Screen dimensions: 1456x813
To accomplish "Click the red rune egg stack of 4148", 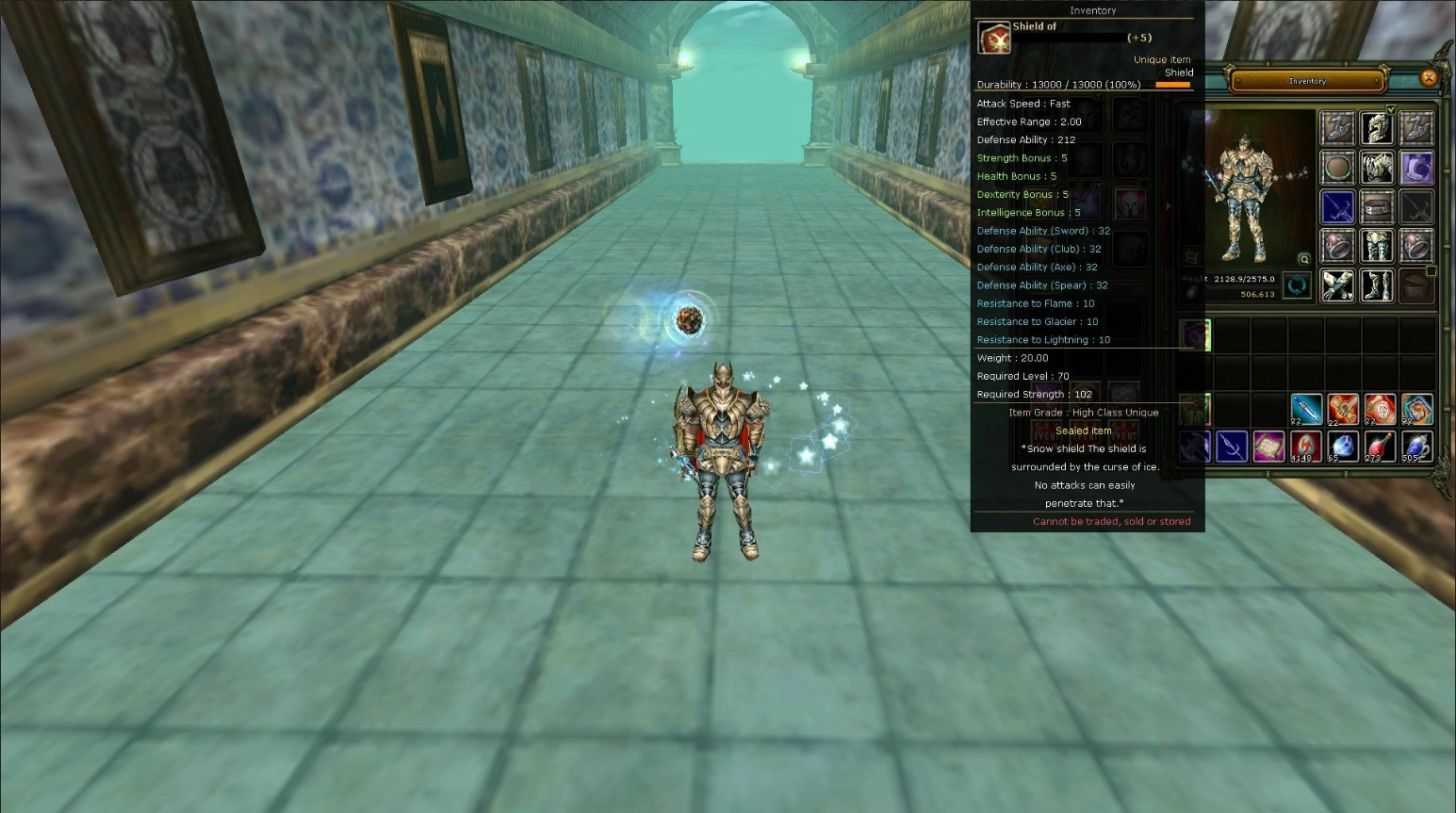I will coord(1306,447).
